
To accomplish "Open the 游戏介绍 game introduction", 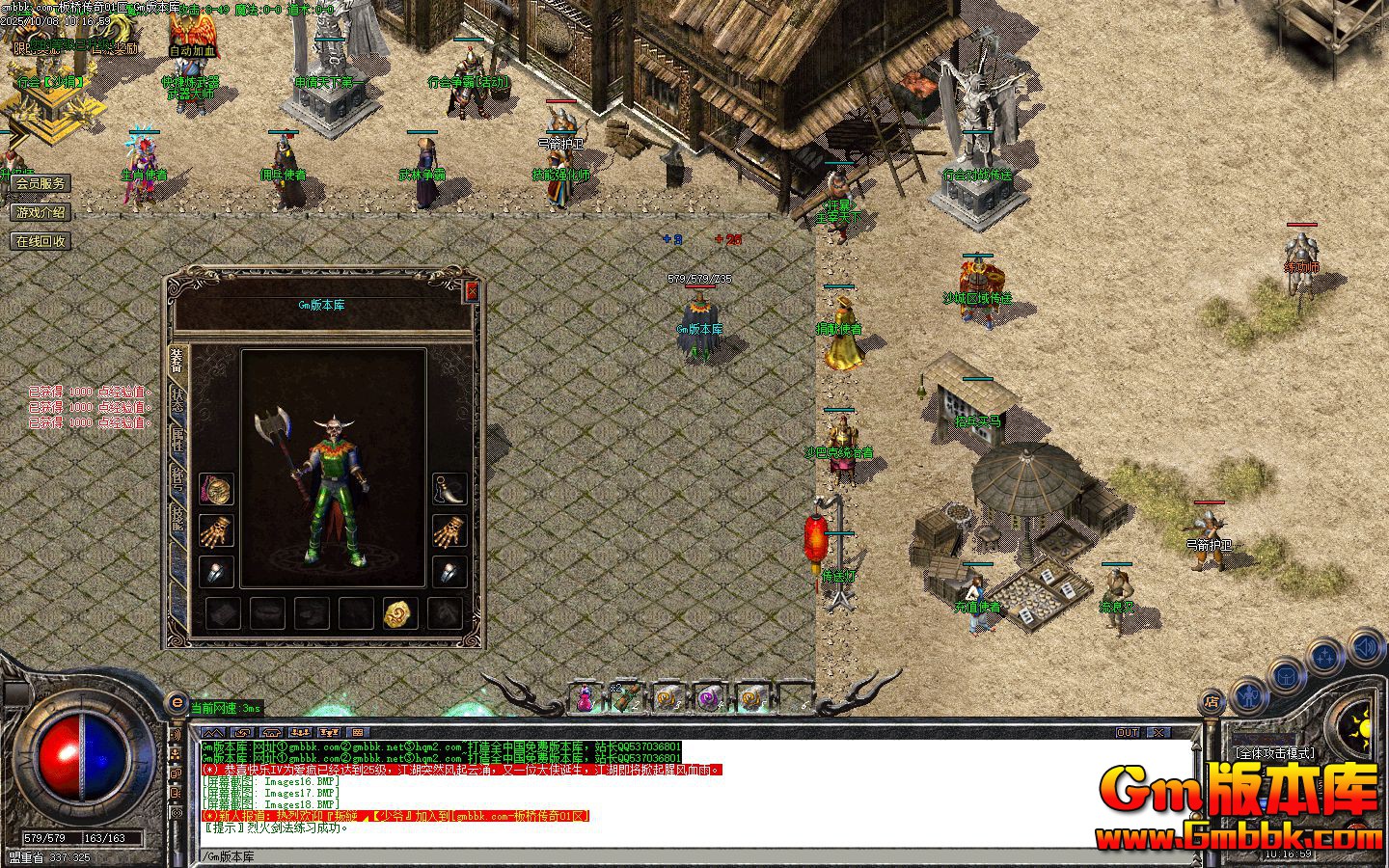I will (x=41, y=212).
